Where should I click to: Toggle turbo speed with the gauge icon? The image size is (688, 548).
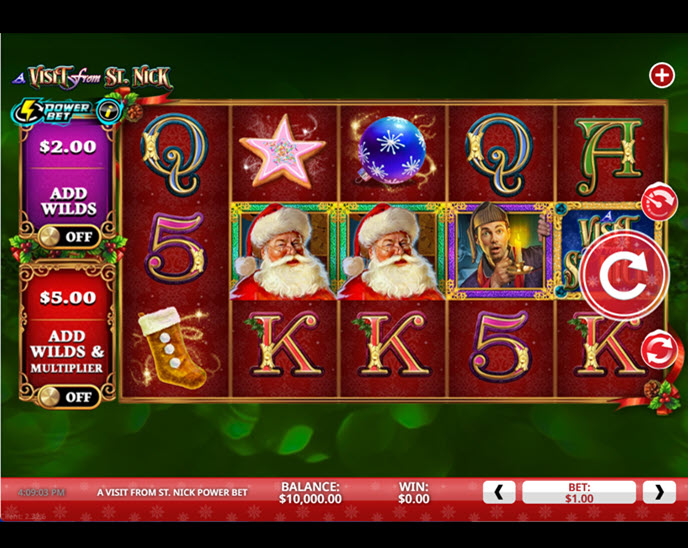659,201
